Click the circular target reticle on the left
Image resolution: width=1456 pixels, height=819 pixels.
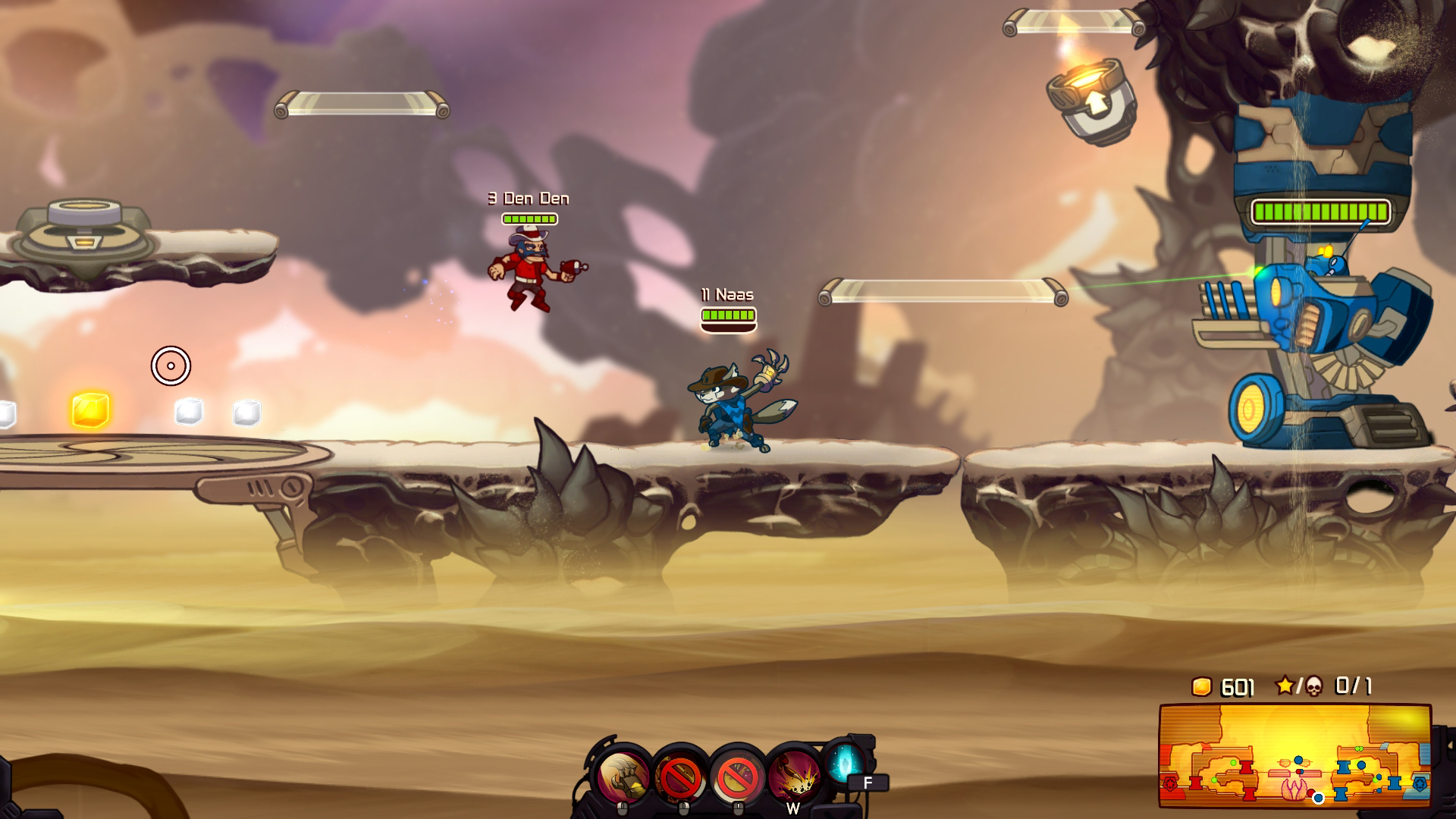pos(171,366)
